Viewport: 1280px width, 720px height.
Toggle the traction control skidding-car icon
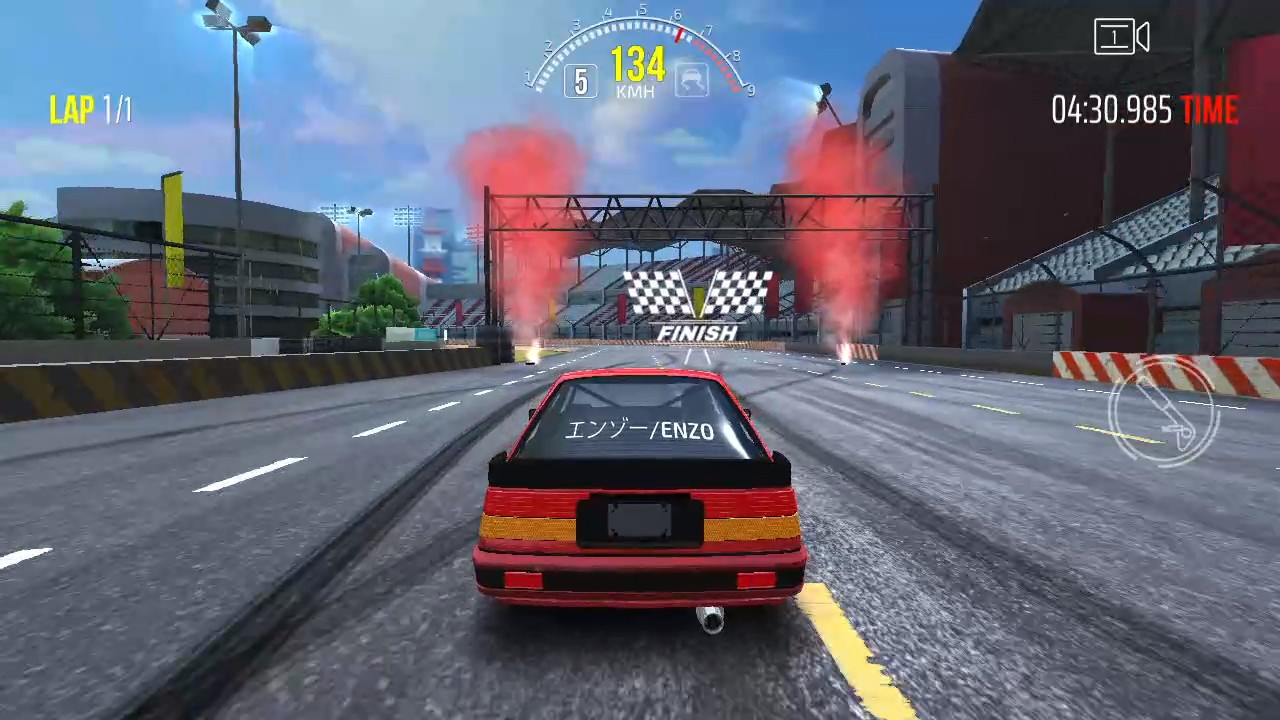[x=691, y=79]
